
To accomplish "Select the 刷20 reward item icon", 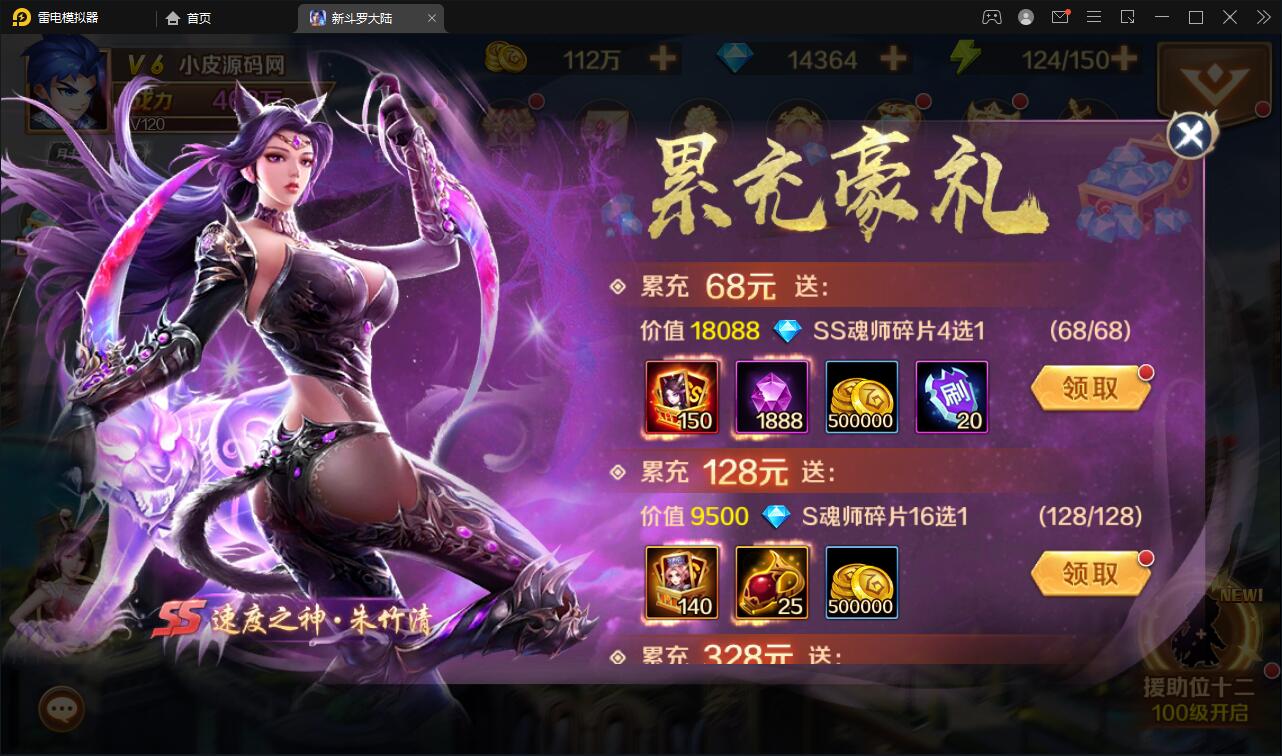I will (951, 397).
